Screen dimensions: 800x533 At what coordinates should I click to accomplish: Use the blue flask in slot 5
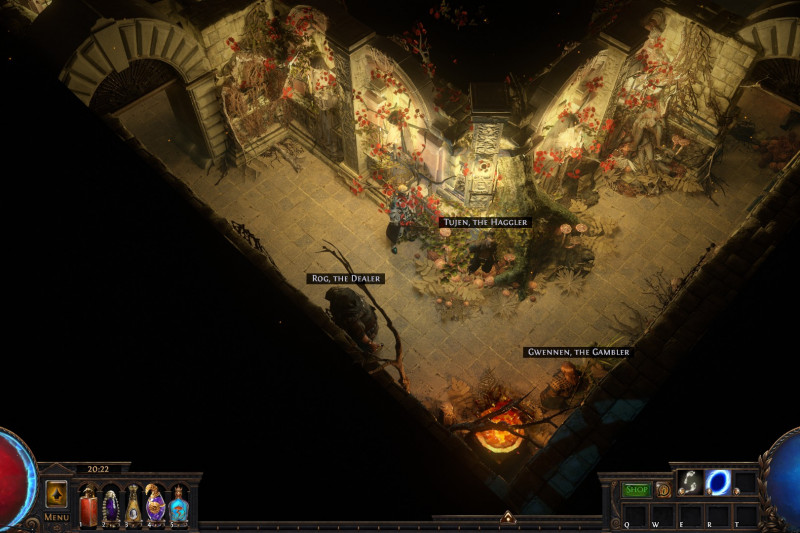point(178,504)
